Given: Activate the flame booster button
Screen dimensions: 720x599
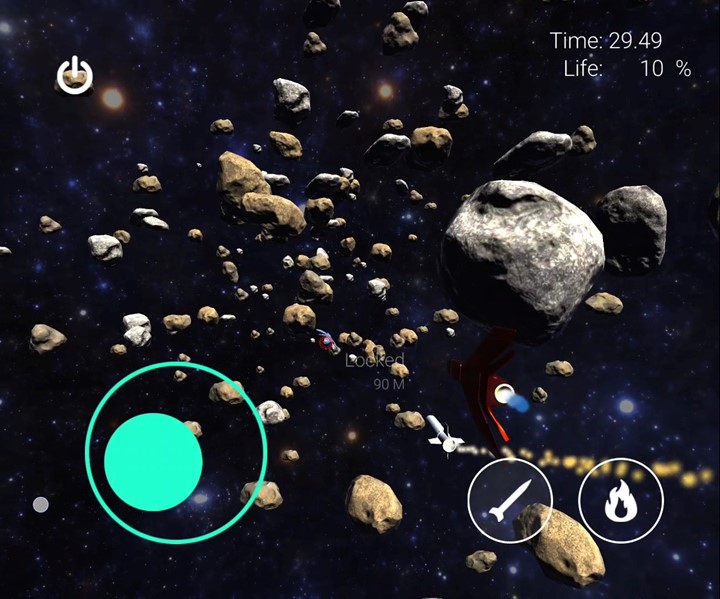Looking at the screenshot, I should click(x=620, y=500).
